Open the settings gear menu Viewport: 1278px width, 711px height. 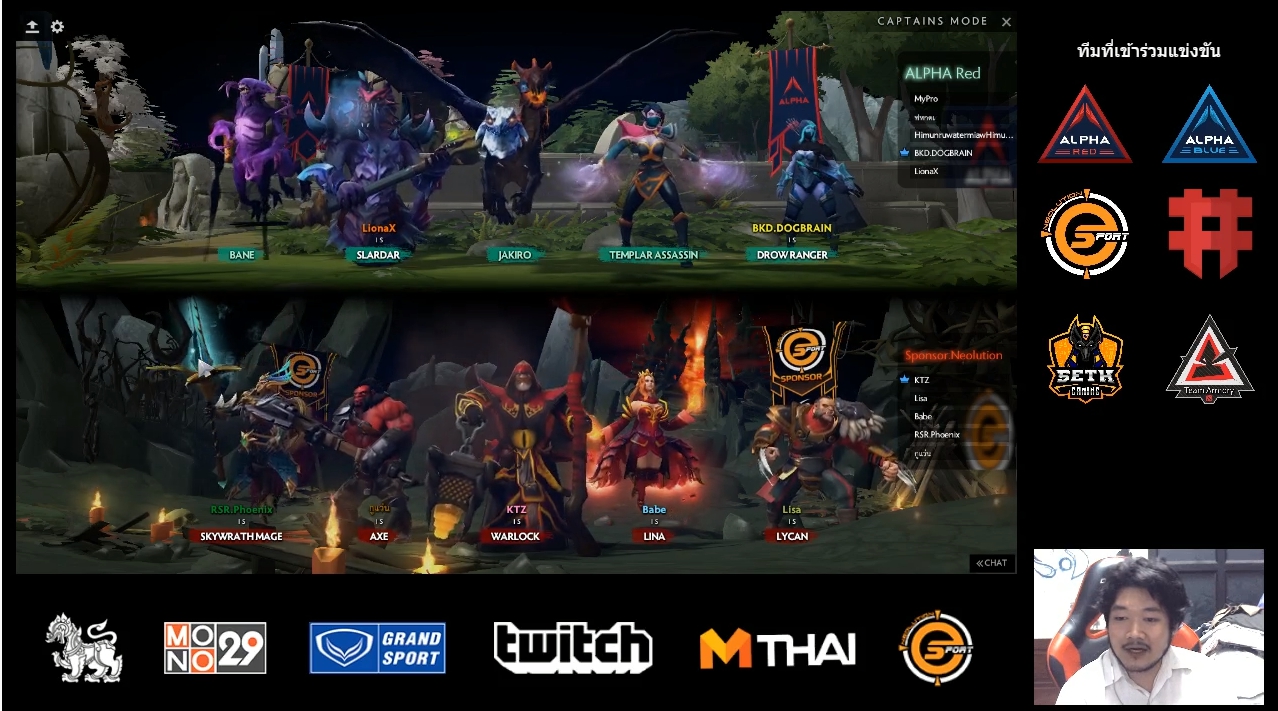57,27
